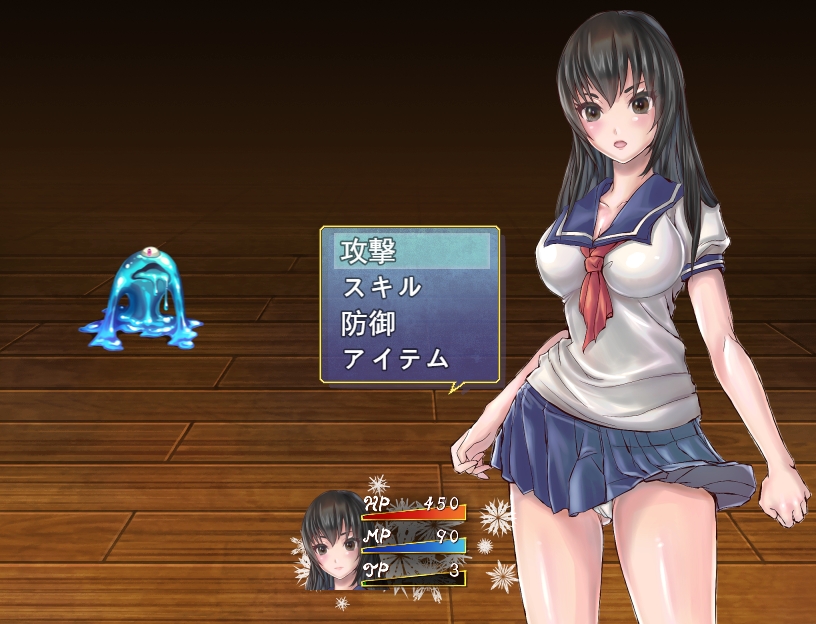Choose the 防御 defend command
Viewport: 816px width, 624px height.
click(x=411, y=324)
